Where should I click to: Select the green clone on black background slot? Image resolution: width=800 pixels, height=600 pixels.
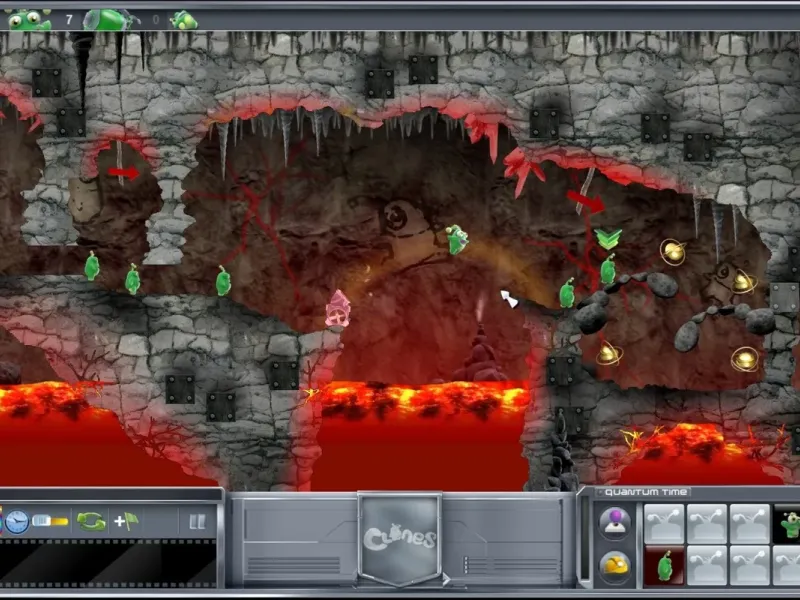789,523
